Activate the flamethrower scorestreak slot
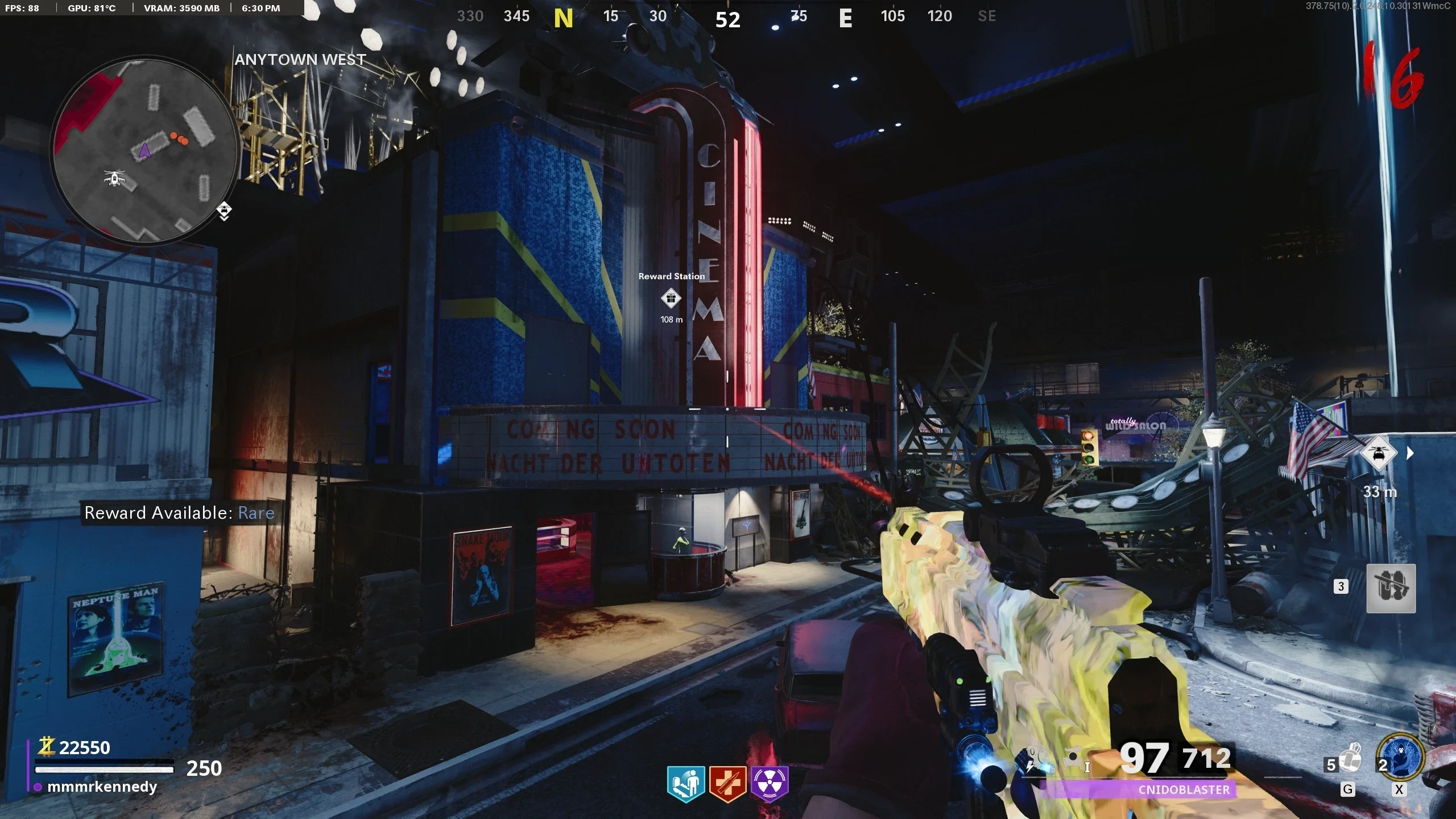1456x819 pixels. pos(1391,588)
